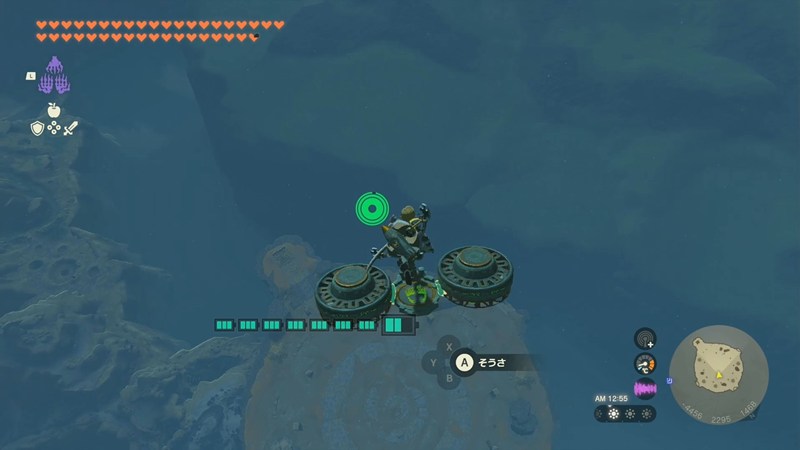The width and height of the screenshot is (800, 450).
Task: Activate the Sensor+ radar icon
Action: [645, 339]
